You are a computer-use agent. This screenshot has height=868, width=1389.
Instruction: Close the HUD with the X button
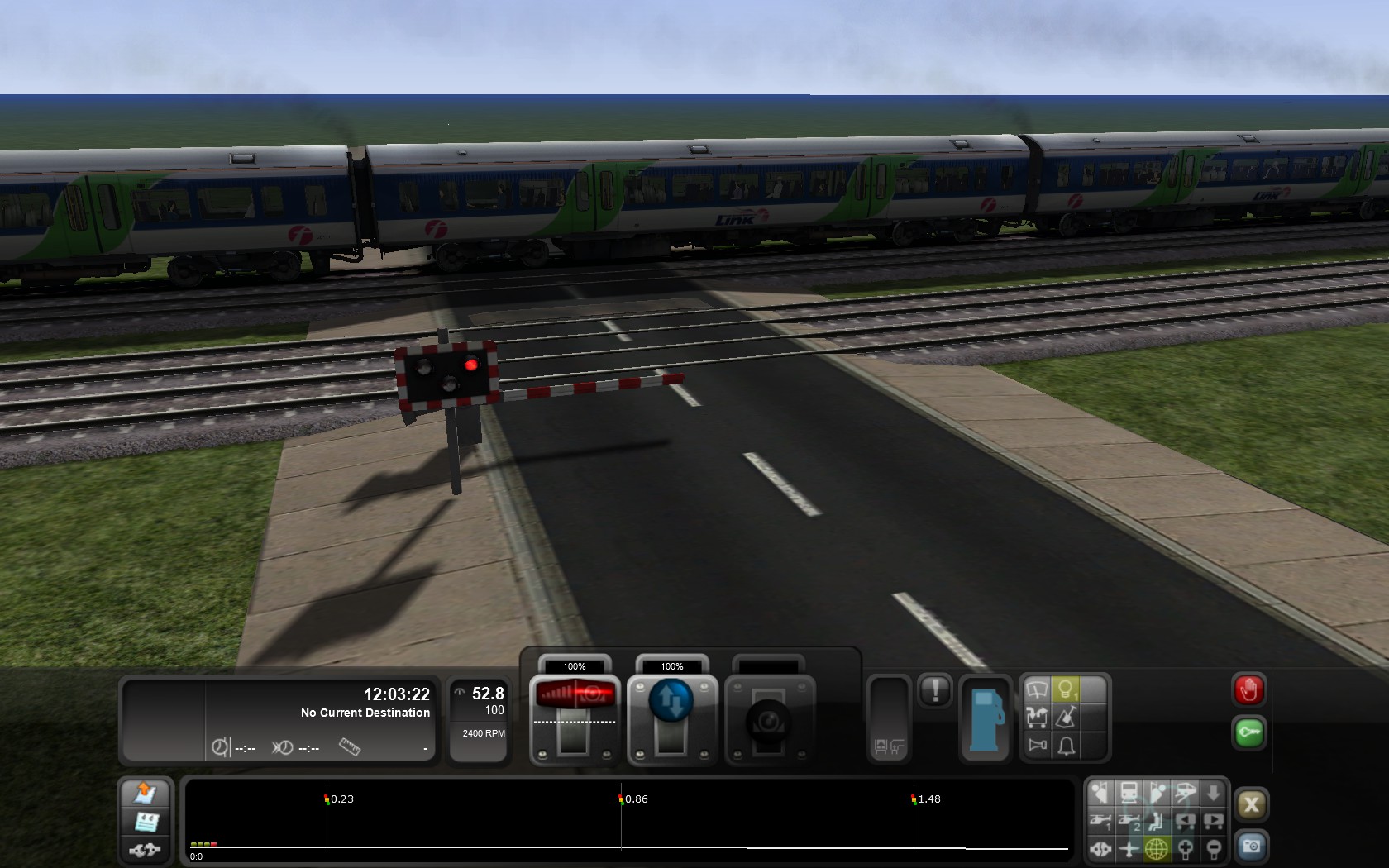1251,804
